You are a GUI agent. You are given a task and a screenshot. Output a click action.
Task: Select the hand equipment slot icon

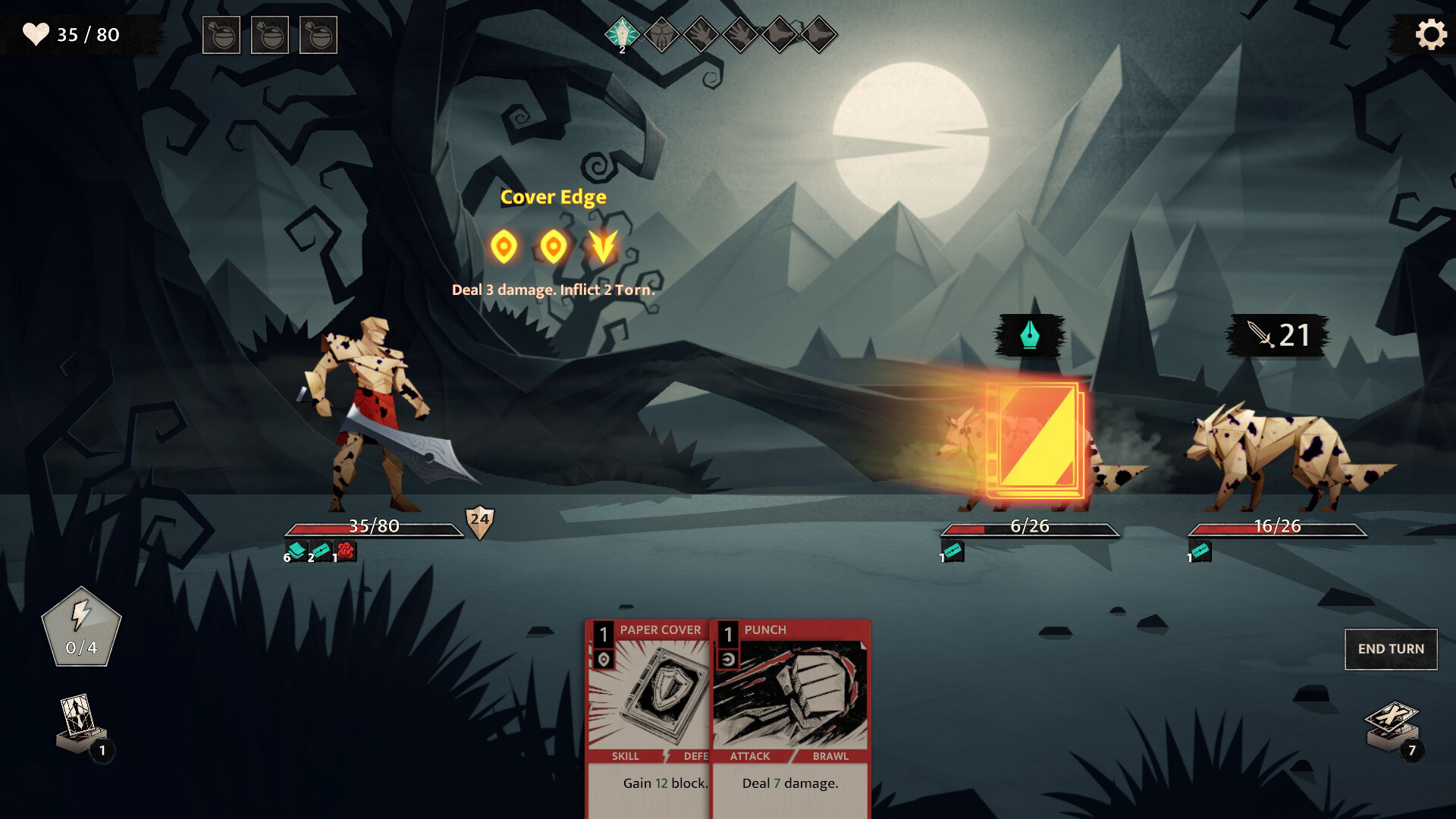(x=702, y=34)
